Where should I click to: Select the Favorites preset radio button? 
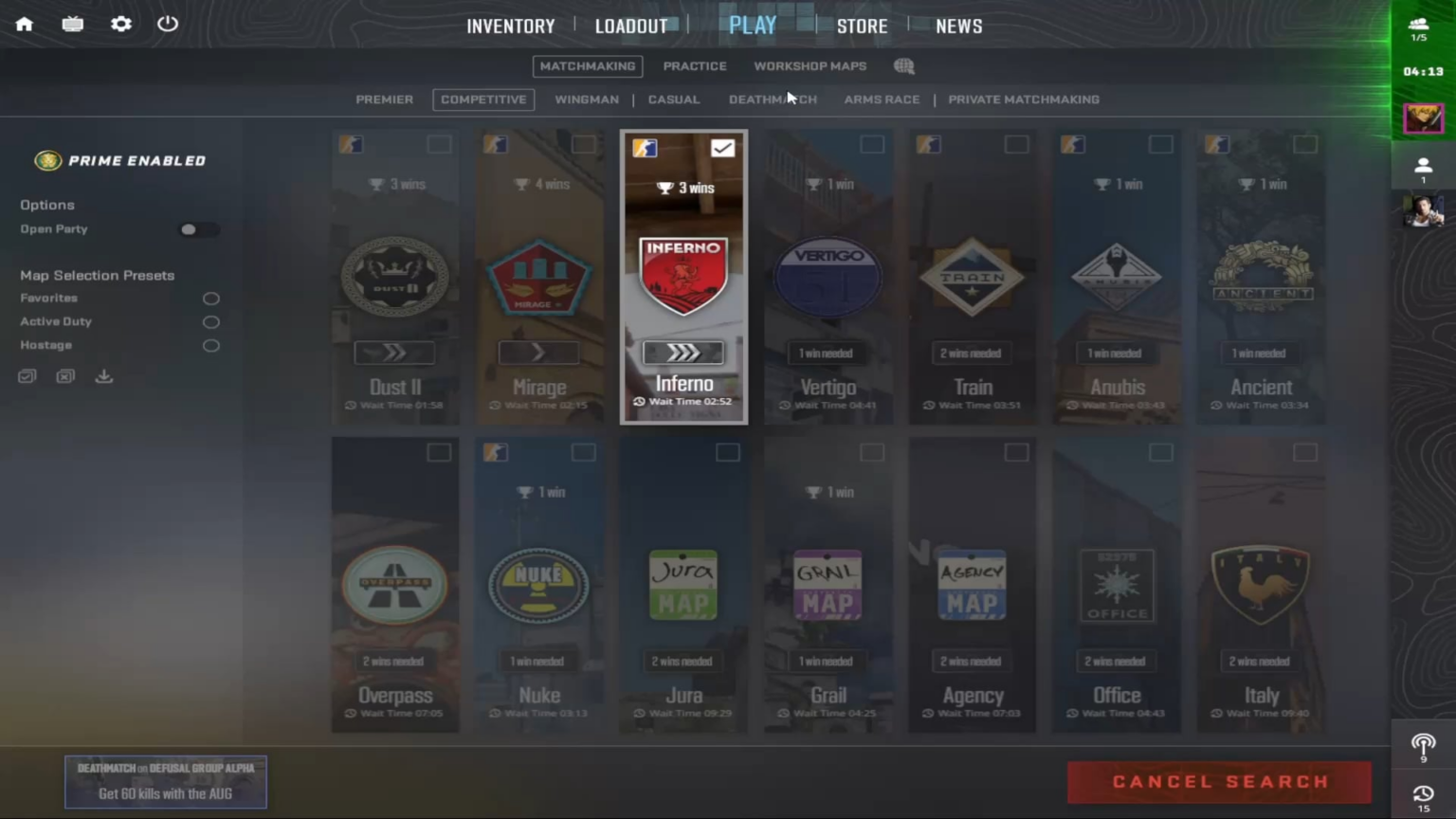(x=210, y=298)
